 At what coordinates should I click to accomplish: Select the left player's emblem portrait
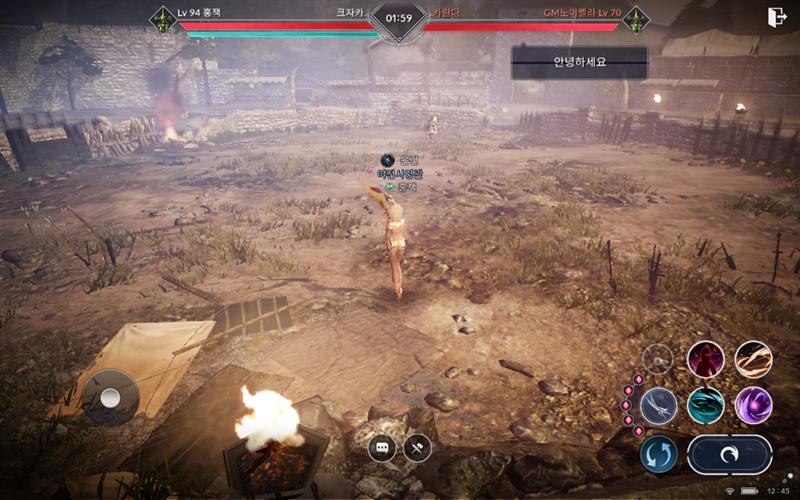163,19
